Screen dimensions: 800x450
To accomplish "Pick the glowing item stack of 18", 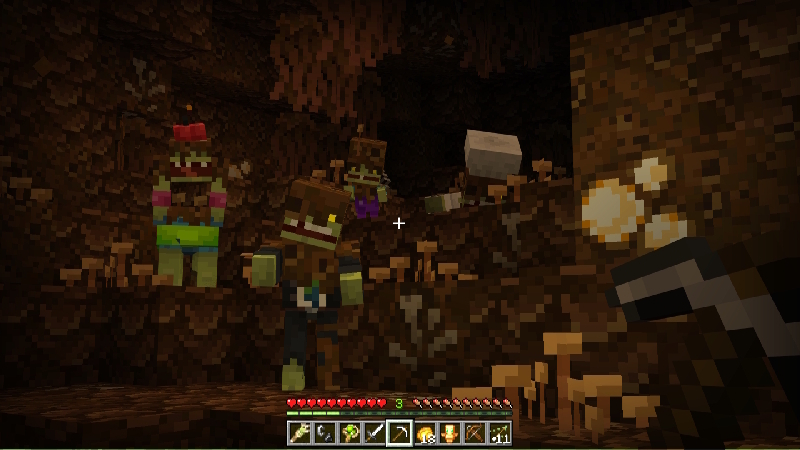I will (424, 433).
